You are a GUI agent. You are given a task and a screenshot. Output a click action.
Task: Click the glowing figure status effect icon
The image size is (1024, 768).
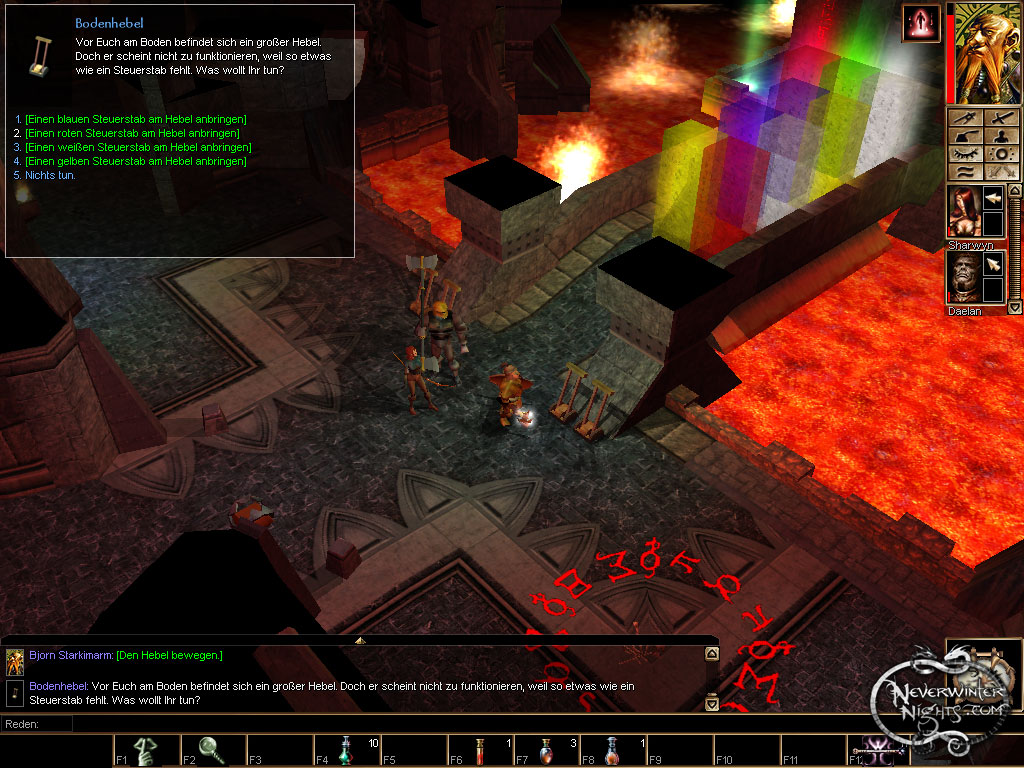tap(920, 24)
